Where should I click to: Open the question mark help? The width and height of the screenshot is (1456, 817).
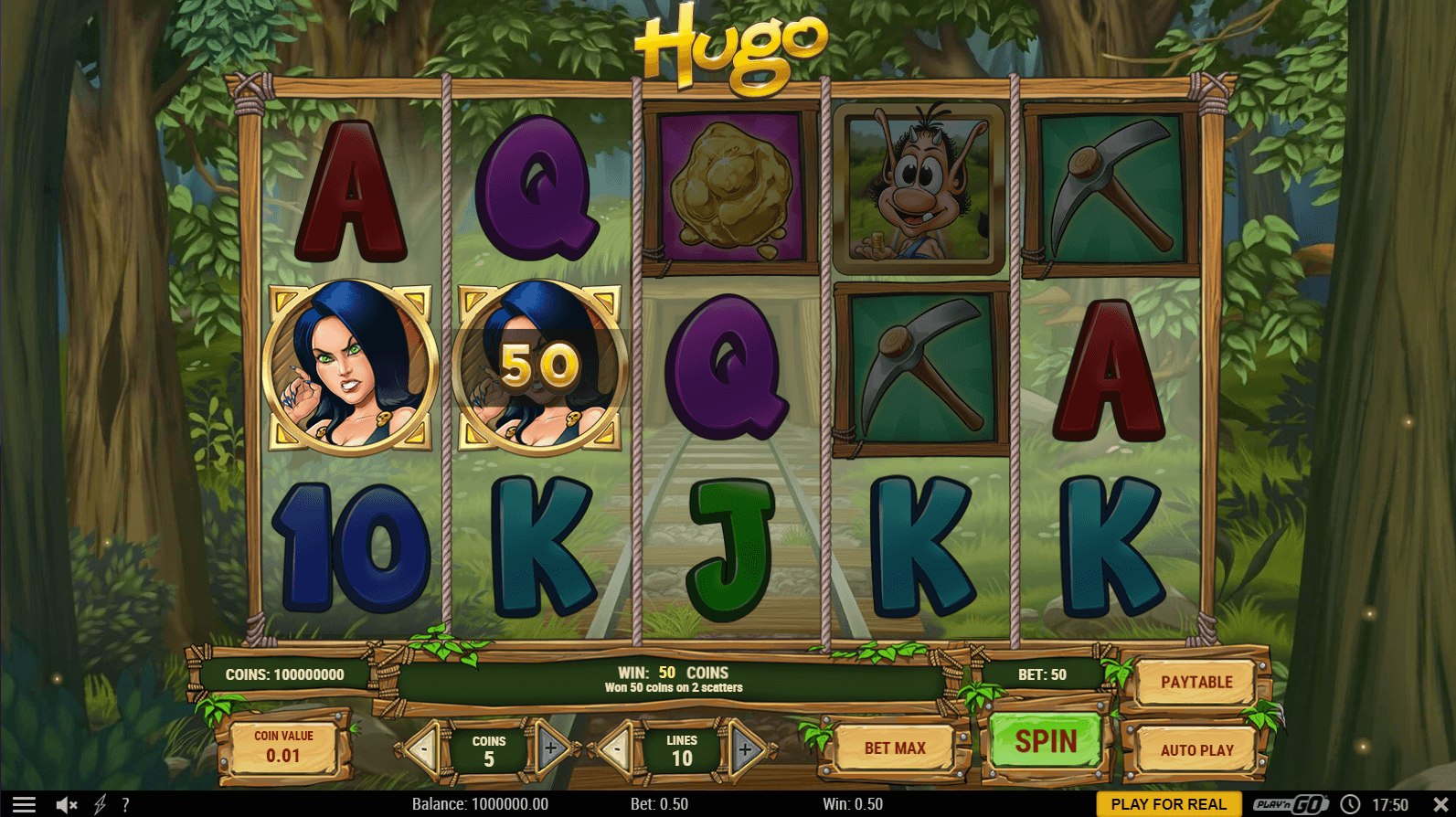[125, 804]
